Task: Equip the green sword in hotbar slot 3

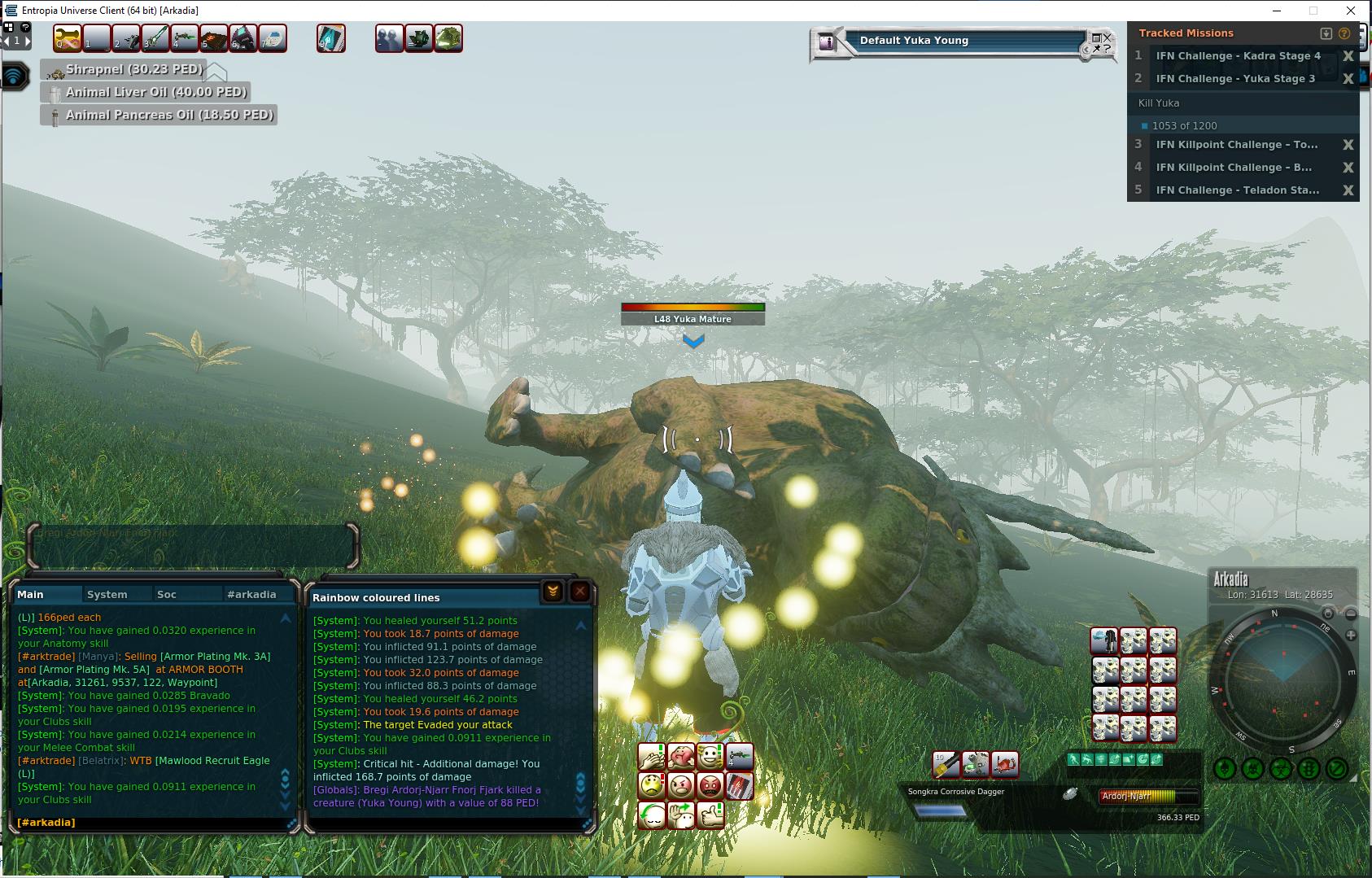Action: tap(155, 38)
